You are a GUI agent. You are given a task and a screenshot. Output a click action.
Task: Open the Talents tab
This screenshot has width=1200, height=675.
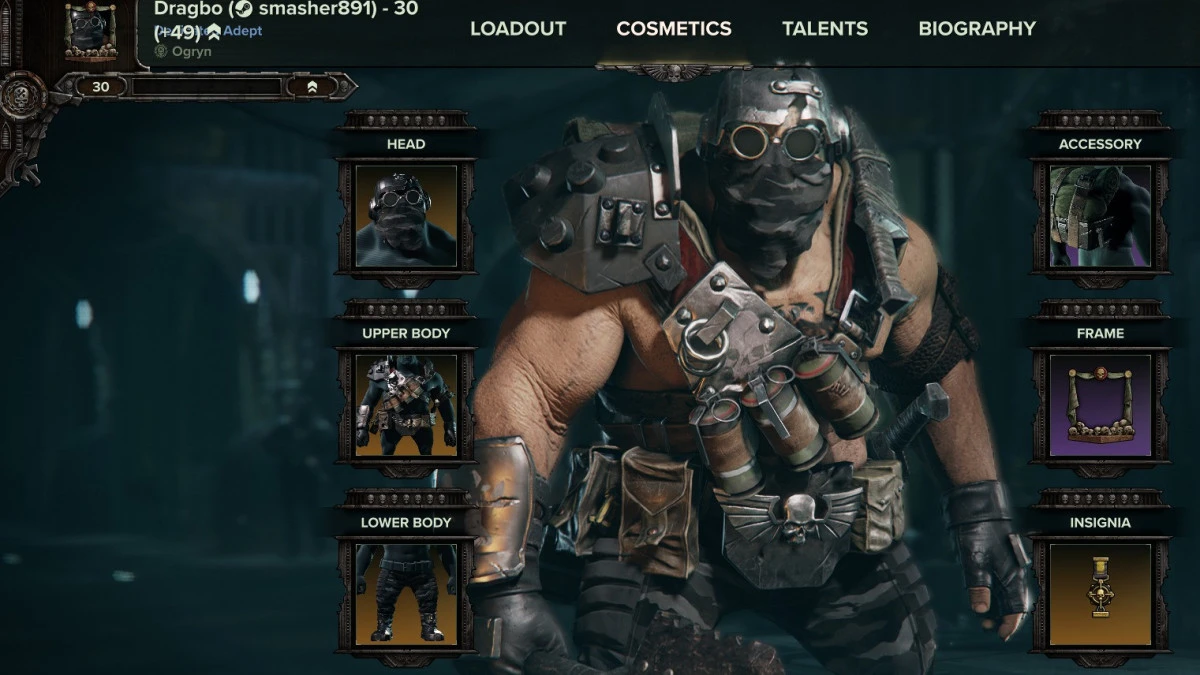(x=825, y=29)
